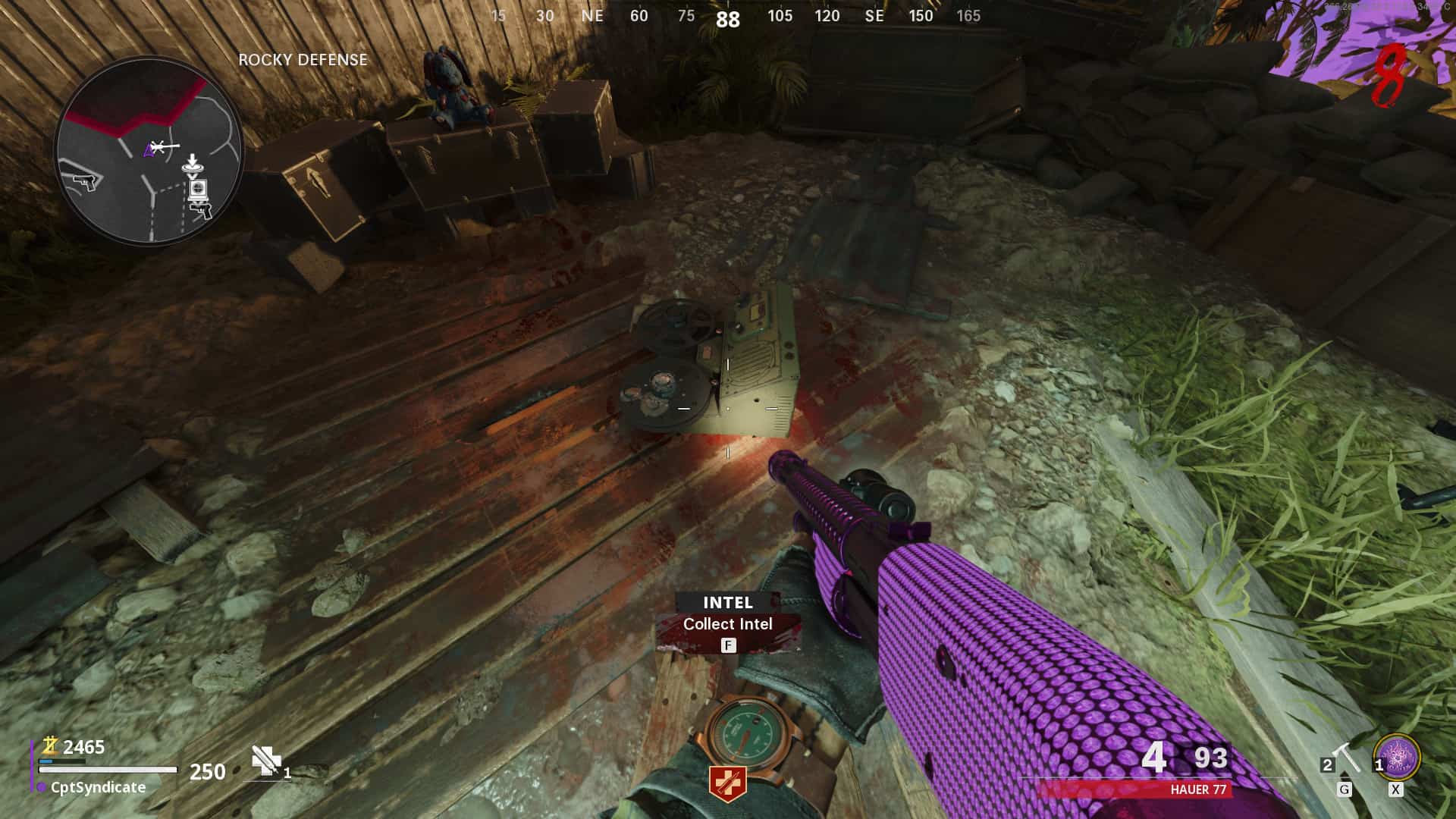Click the purple player arrow on minimap
This screenshot has height=819, width=1456.
pyautogui.click(x=149, y=151)
